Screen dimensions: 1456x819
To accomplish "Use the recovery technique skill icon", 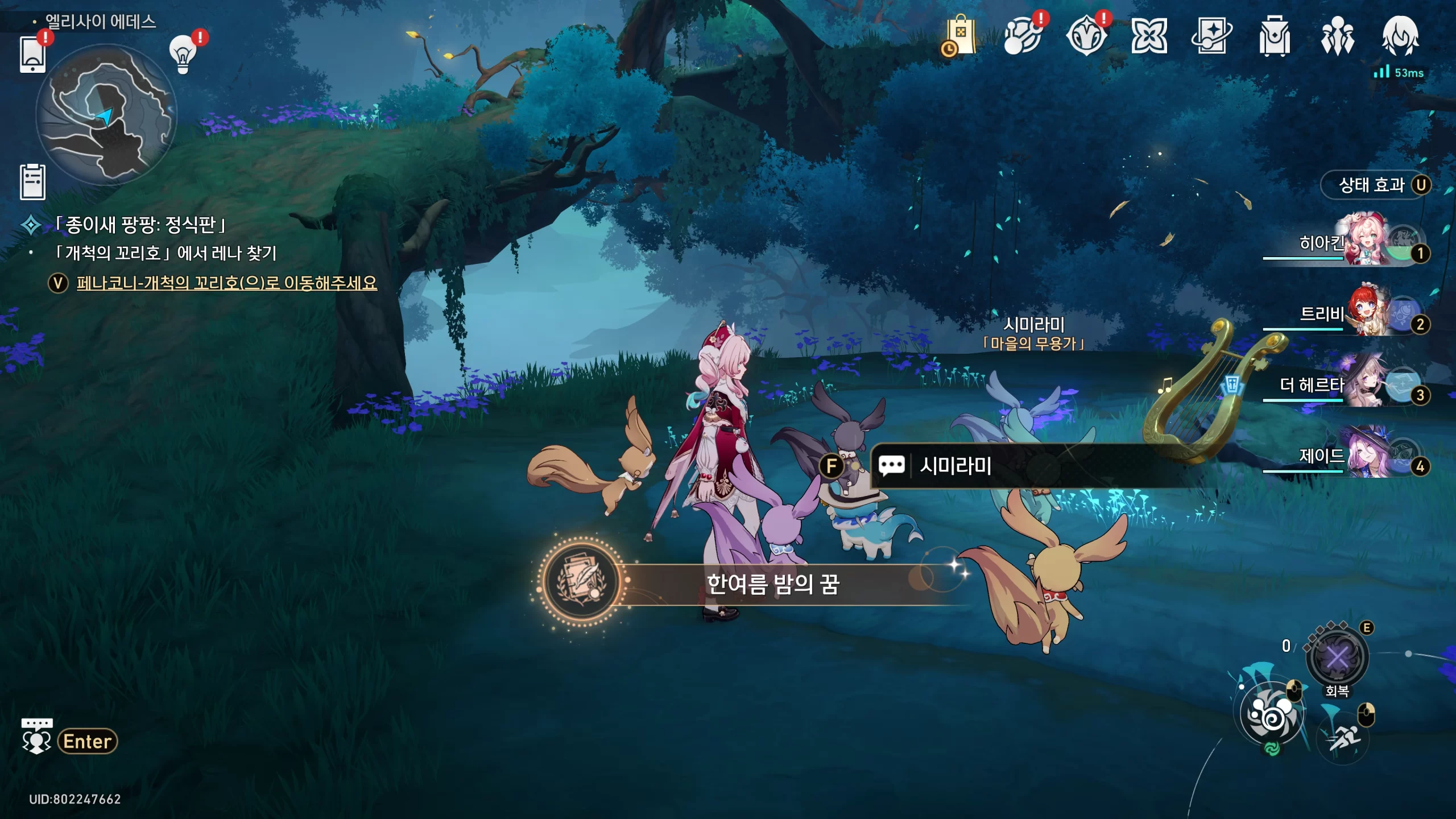I will (1337, 658).
